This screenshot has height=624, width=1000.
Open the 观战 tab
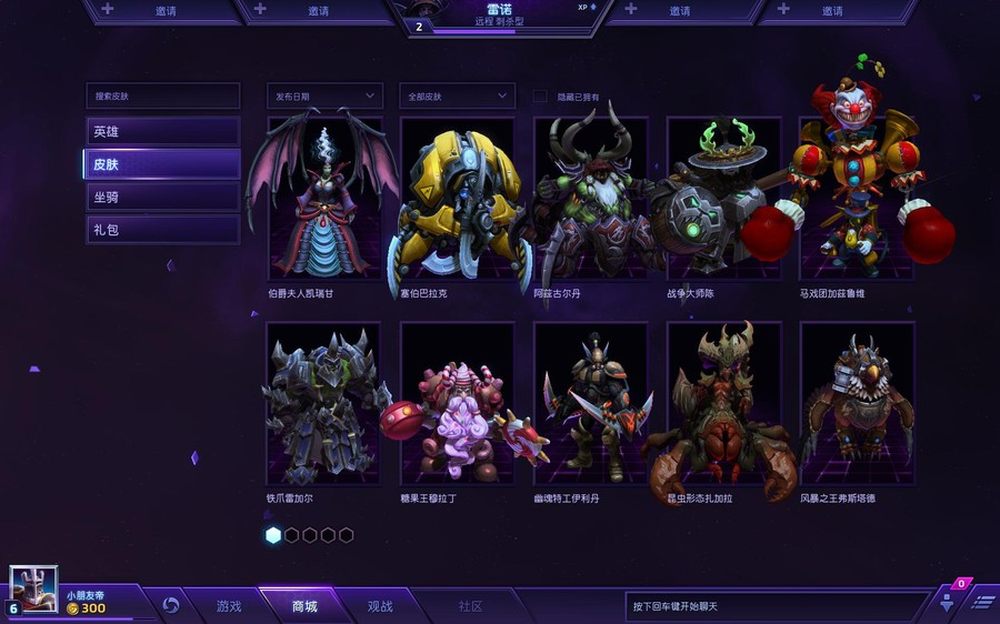pos(380,606)
